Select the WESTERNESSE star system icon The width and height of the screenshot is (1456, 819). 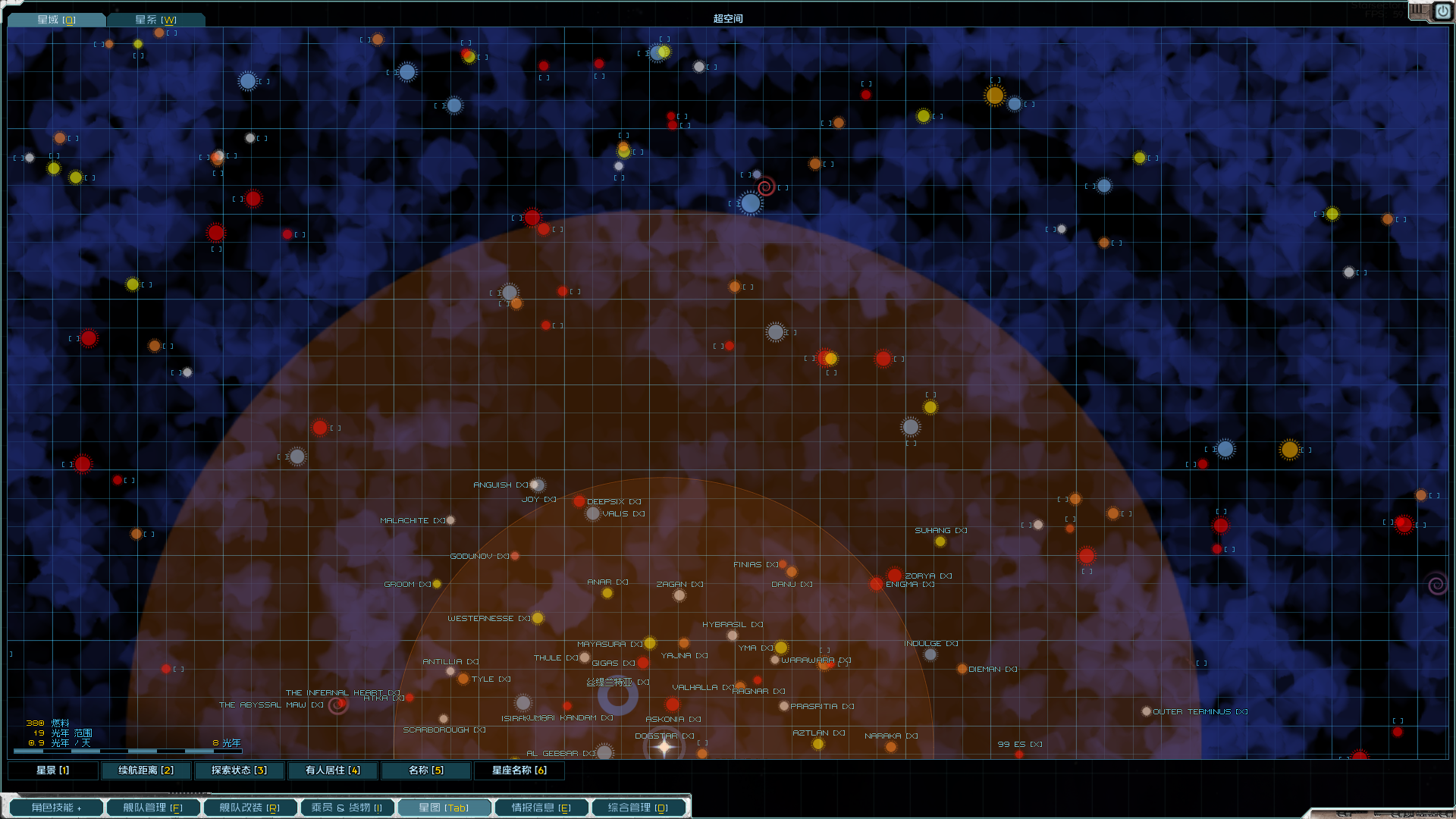(538, 618)
